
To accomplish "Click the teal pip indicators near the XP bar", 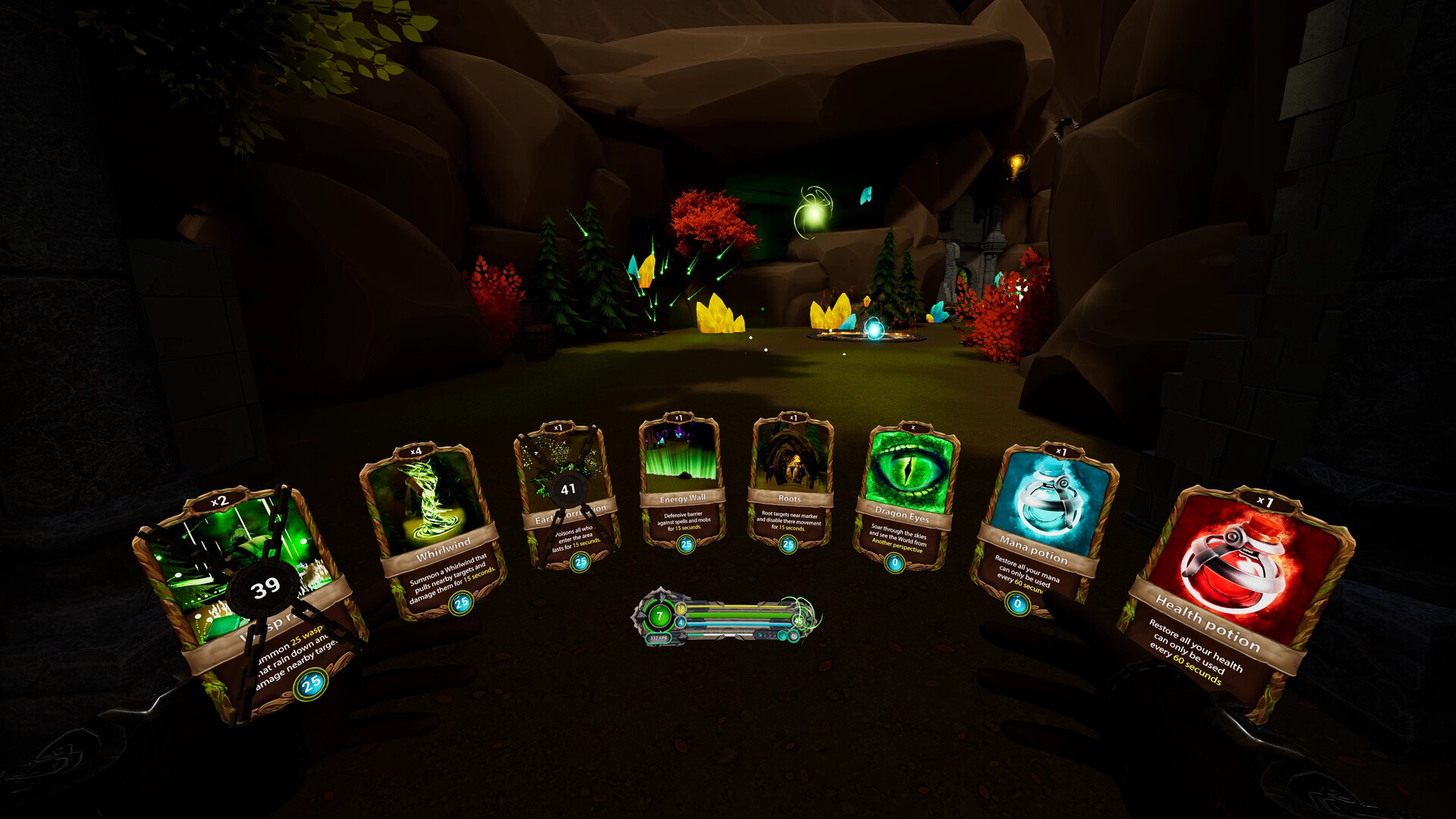I will coord(766,636).
